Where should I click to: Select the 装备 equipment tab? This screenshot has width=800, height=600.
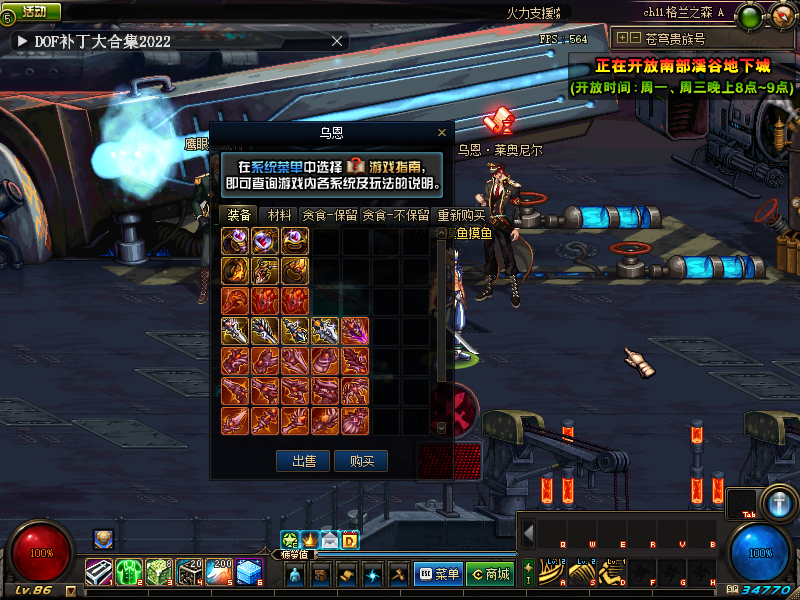239,215
